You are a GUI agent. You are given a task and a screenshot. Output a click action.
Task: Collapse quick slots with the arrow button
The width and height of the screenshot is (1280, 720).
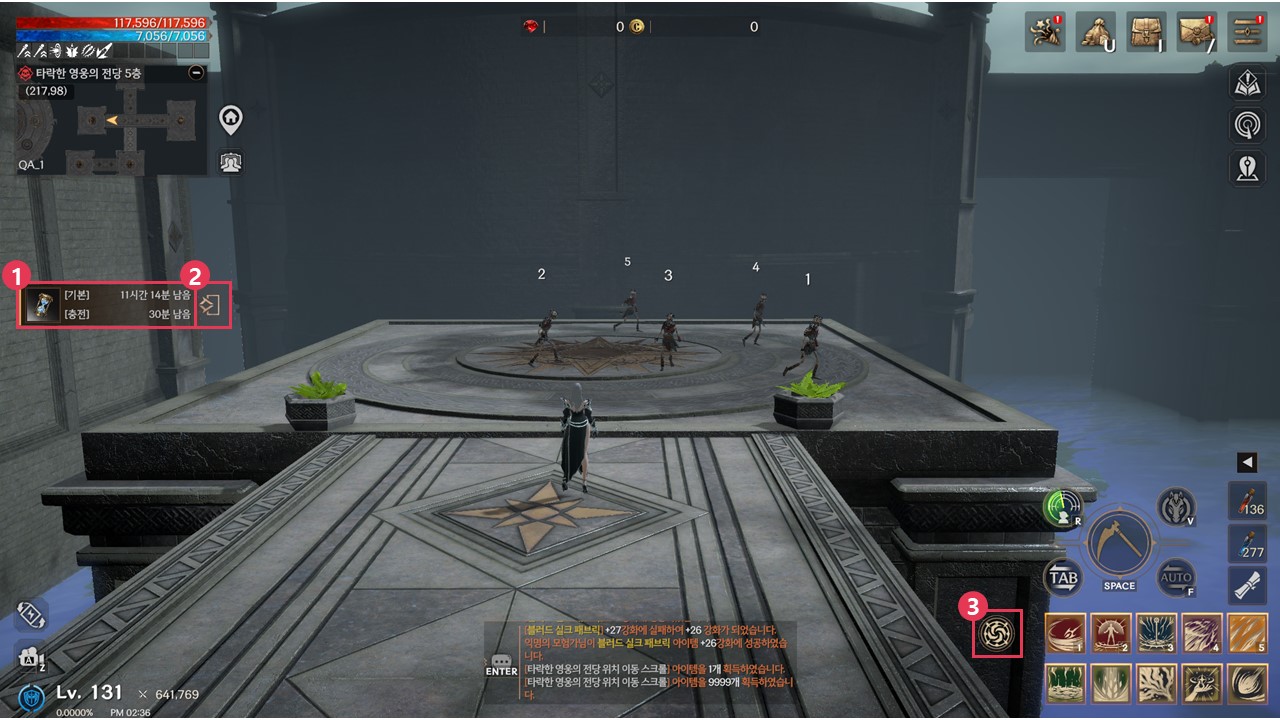coord(1247,462)
